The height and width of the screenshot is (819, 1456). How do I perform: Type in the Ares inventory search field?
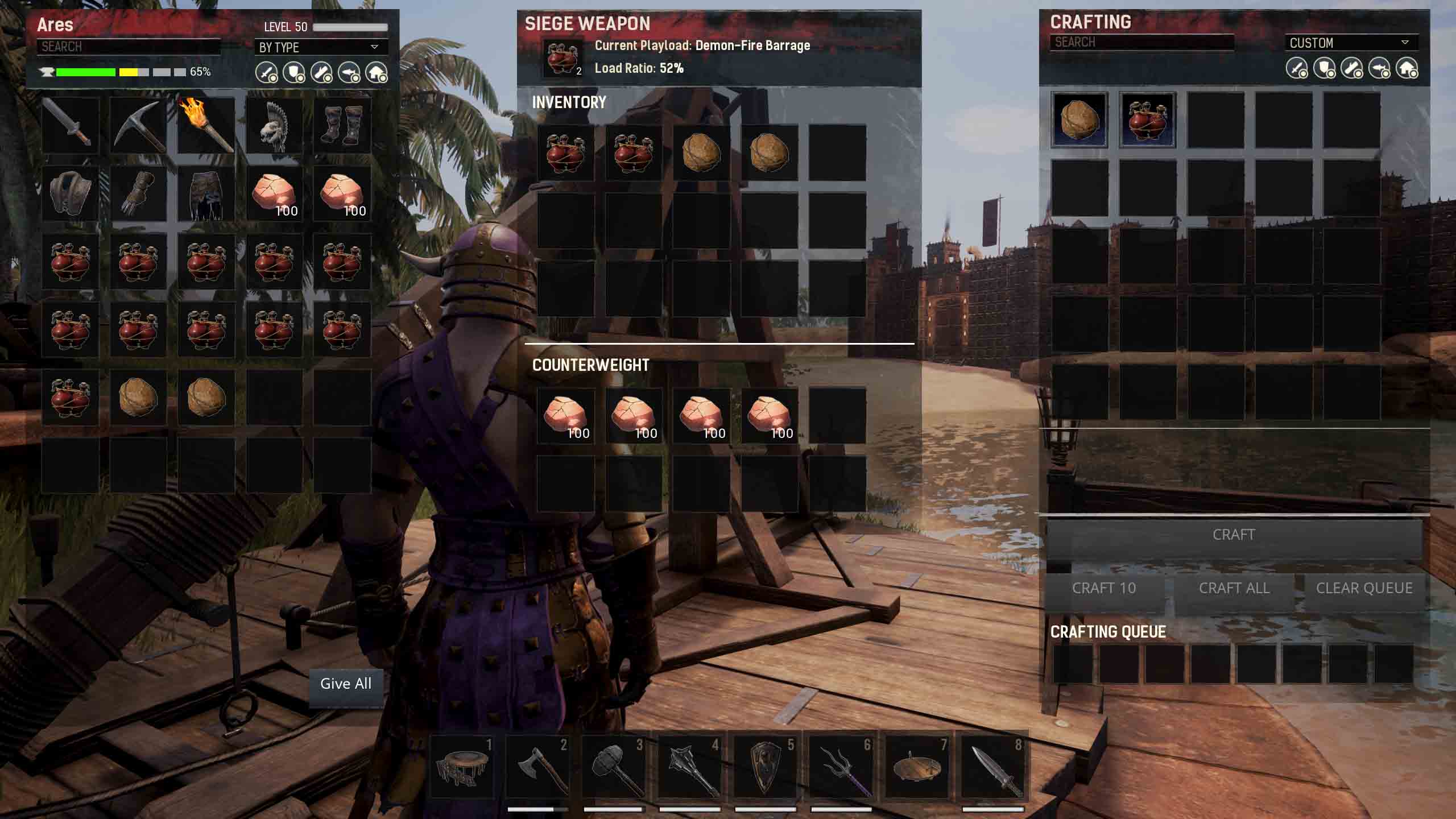[x=129, y=47]
